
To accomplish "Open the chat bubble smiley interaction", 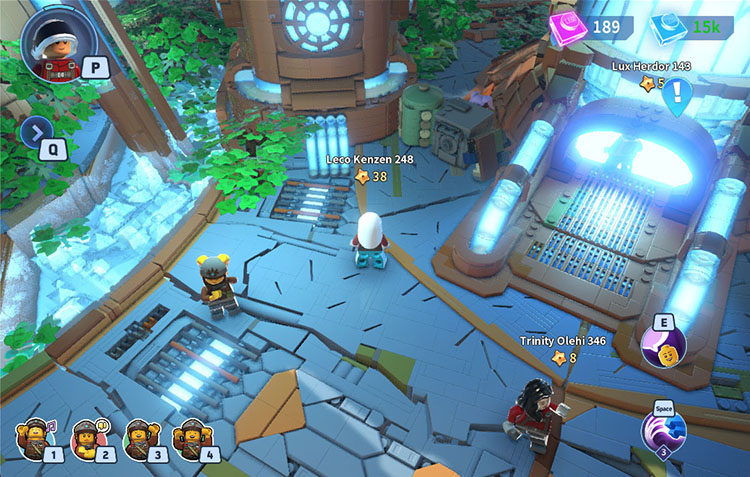I will coord(664,346).
